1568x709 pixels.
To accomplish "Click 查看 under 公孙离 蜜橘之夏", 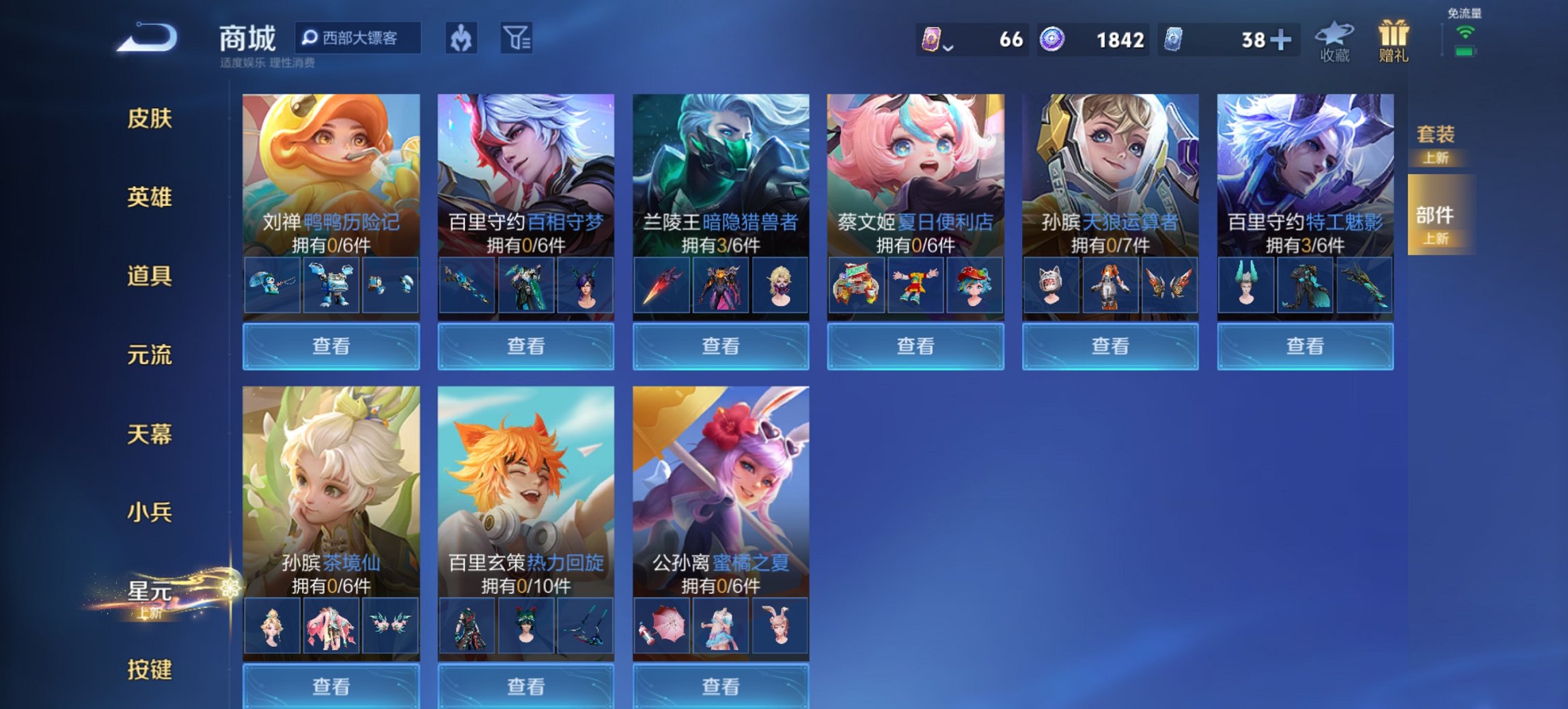I will [x=721, y=685].
